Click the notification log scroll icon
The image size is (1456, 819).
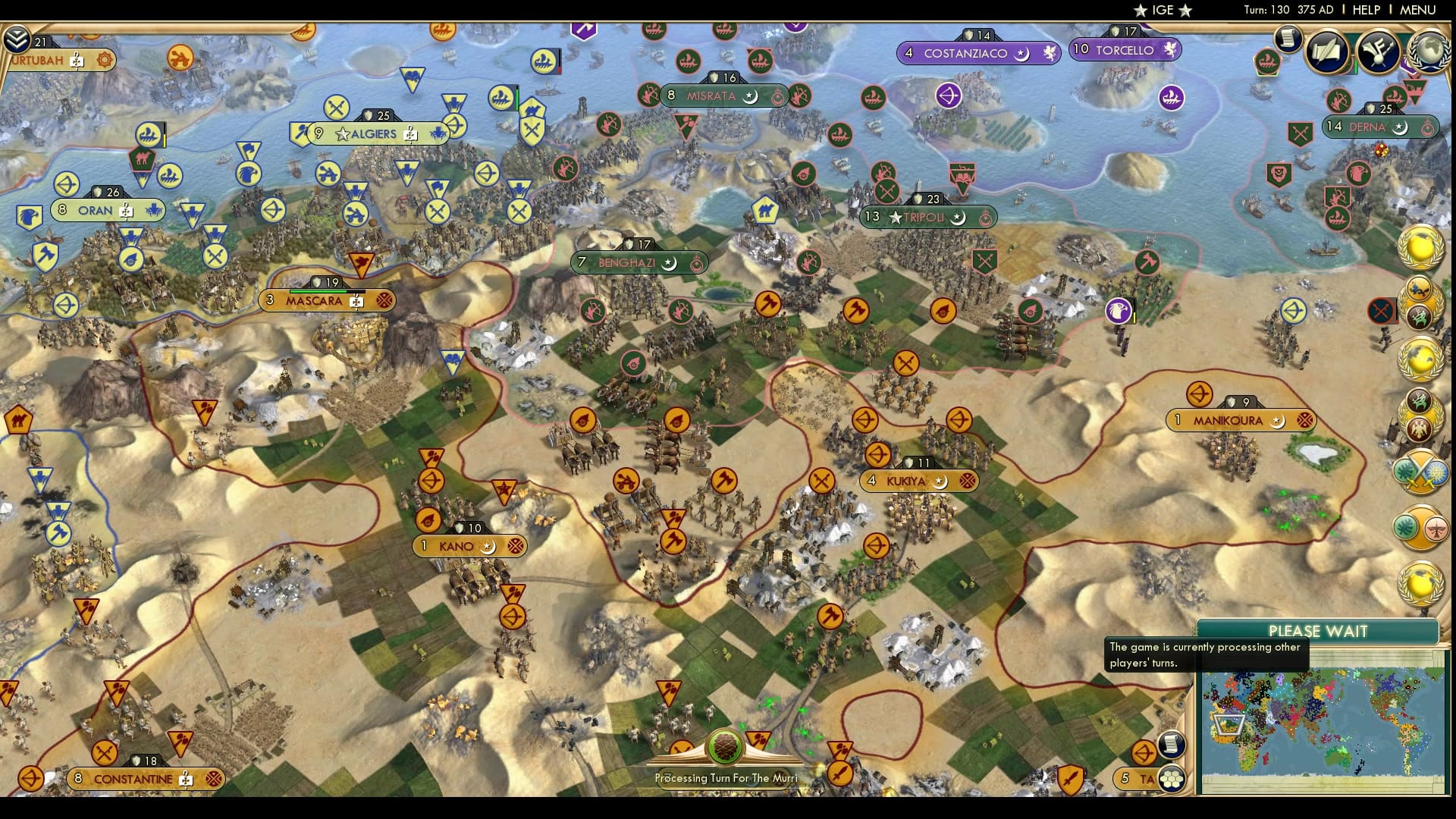[1288, 39]
